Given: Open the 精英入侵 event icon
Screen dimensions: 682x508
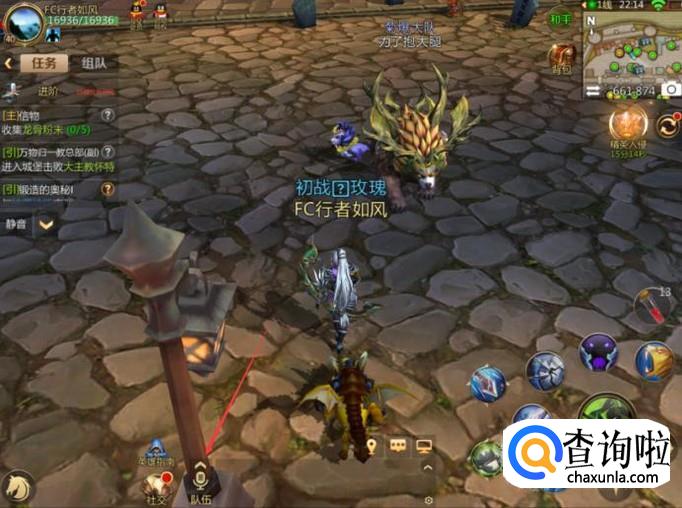Looking at the screenshot, I should coord(629,128).
